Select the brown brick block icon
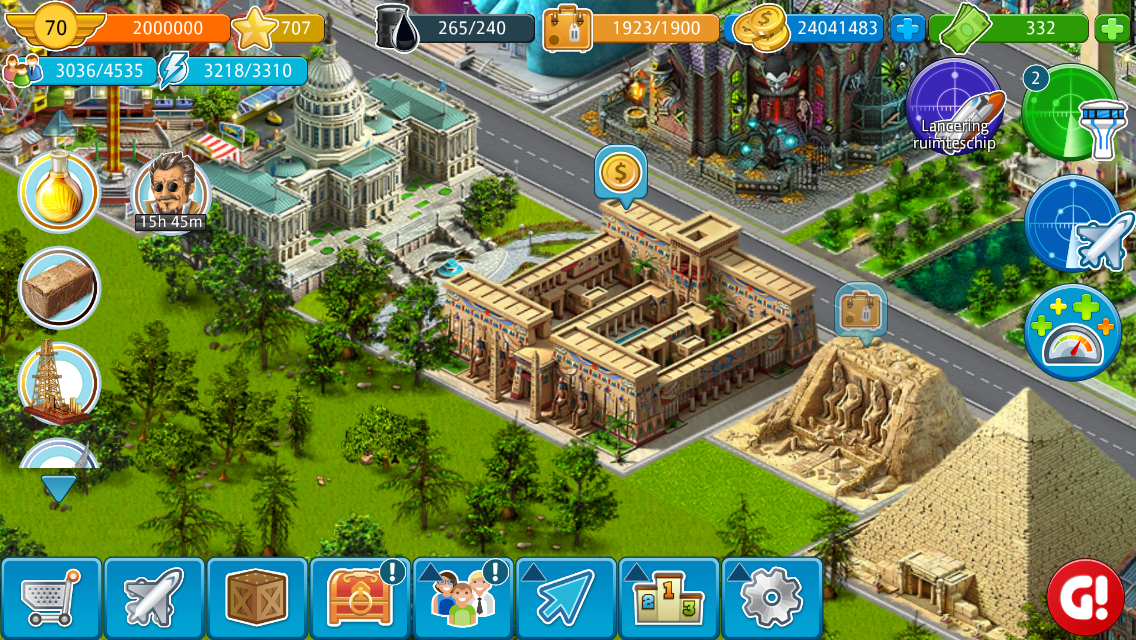Image resolution: width=1136 pixels, height=640 pixels. (59, 287)
